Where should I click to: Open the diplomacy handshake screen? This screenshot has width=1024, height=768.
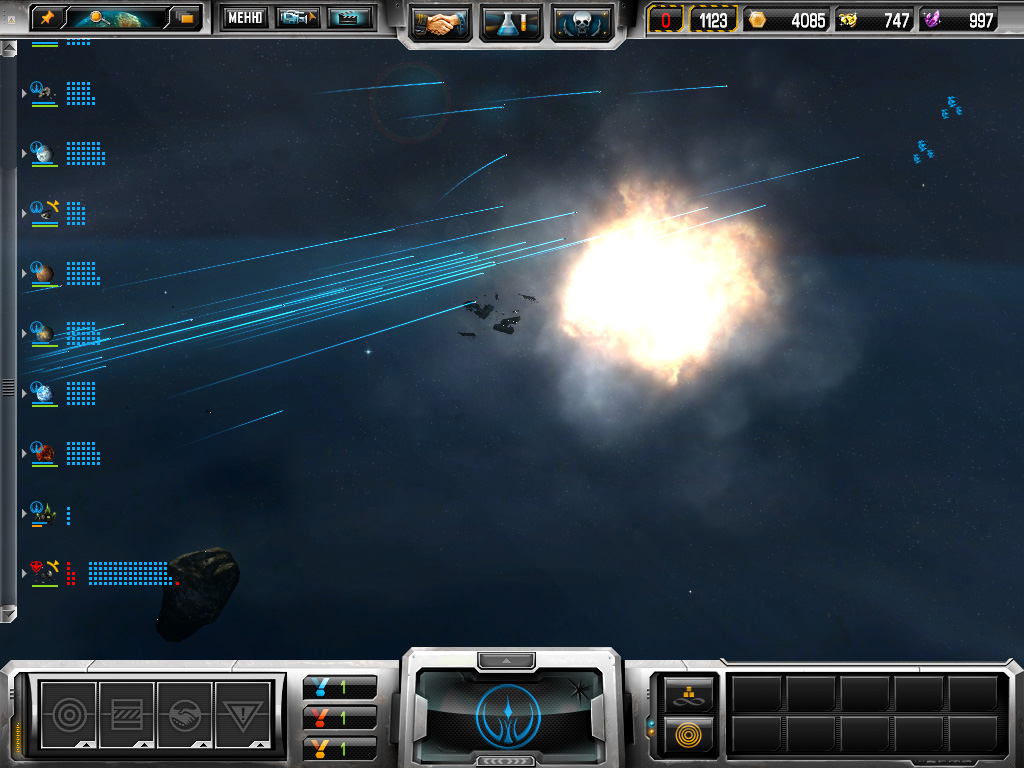coord(440,22)
